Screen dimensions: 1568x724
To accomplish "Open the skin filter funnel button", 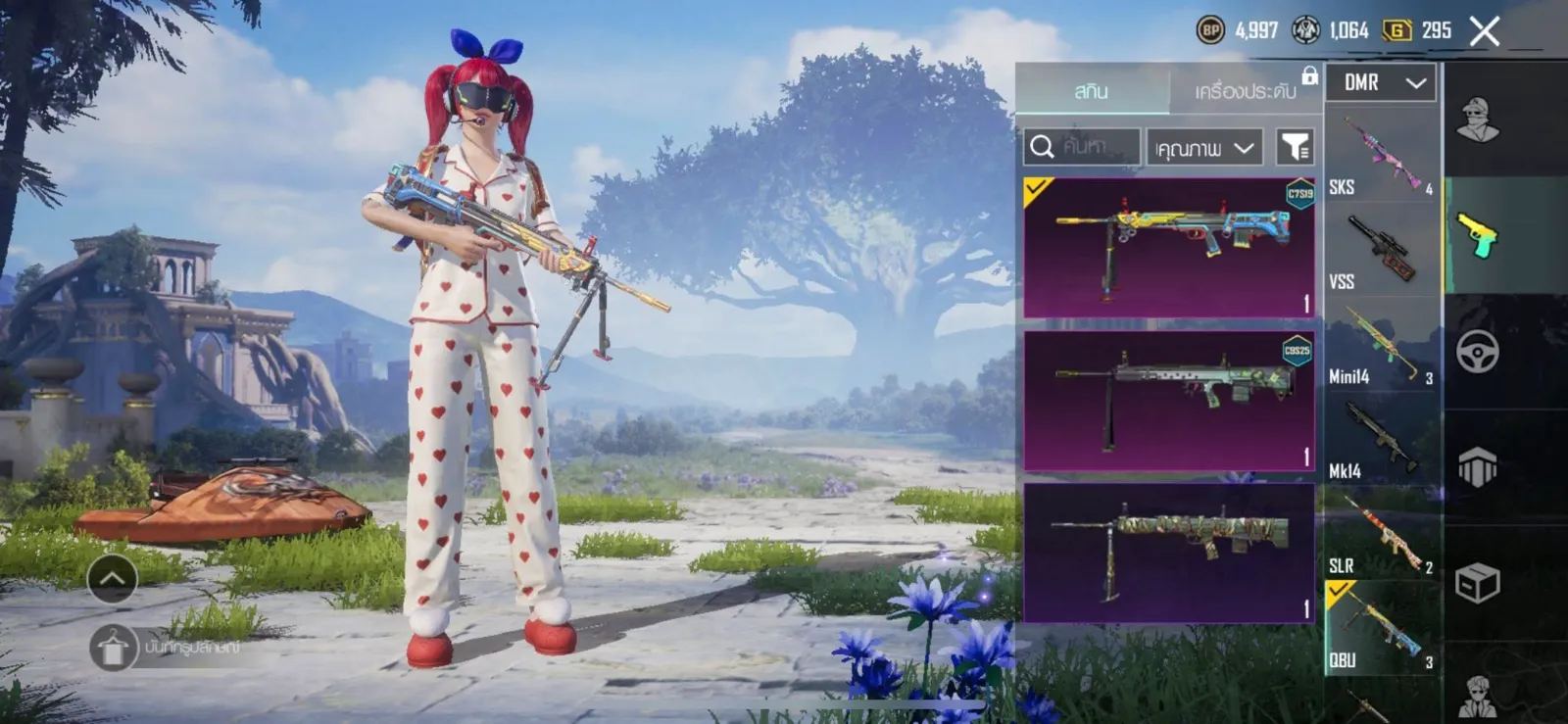I will 1295,147.
